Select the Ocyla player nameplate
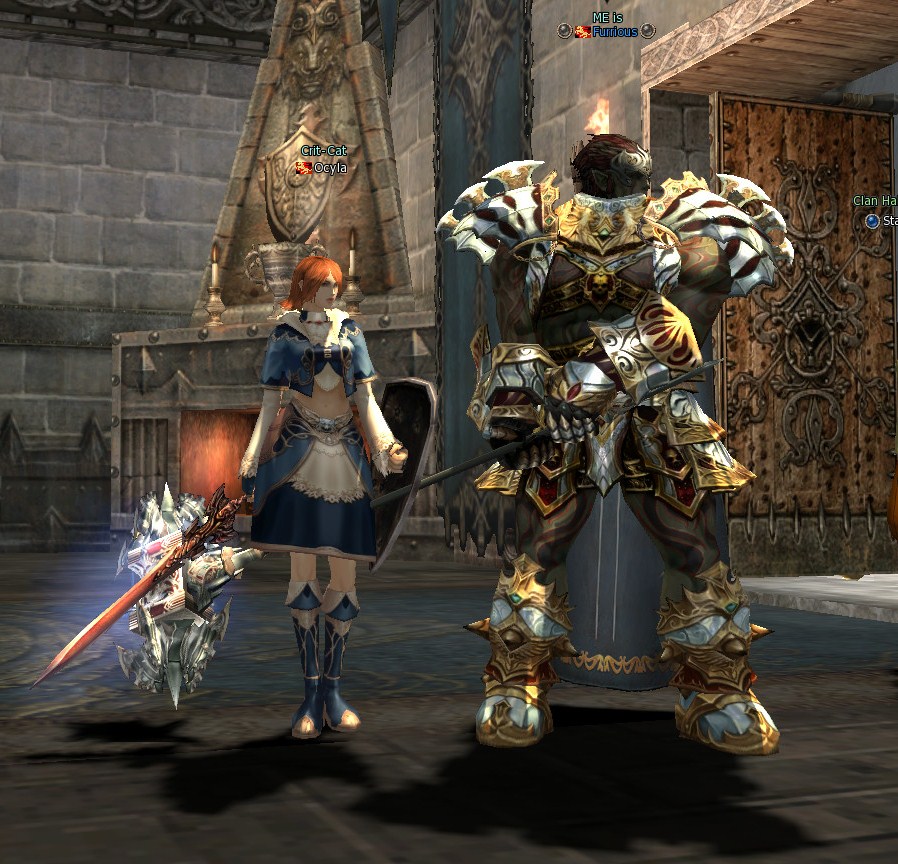 329,168
